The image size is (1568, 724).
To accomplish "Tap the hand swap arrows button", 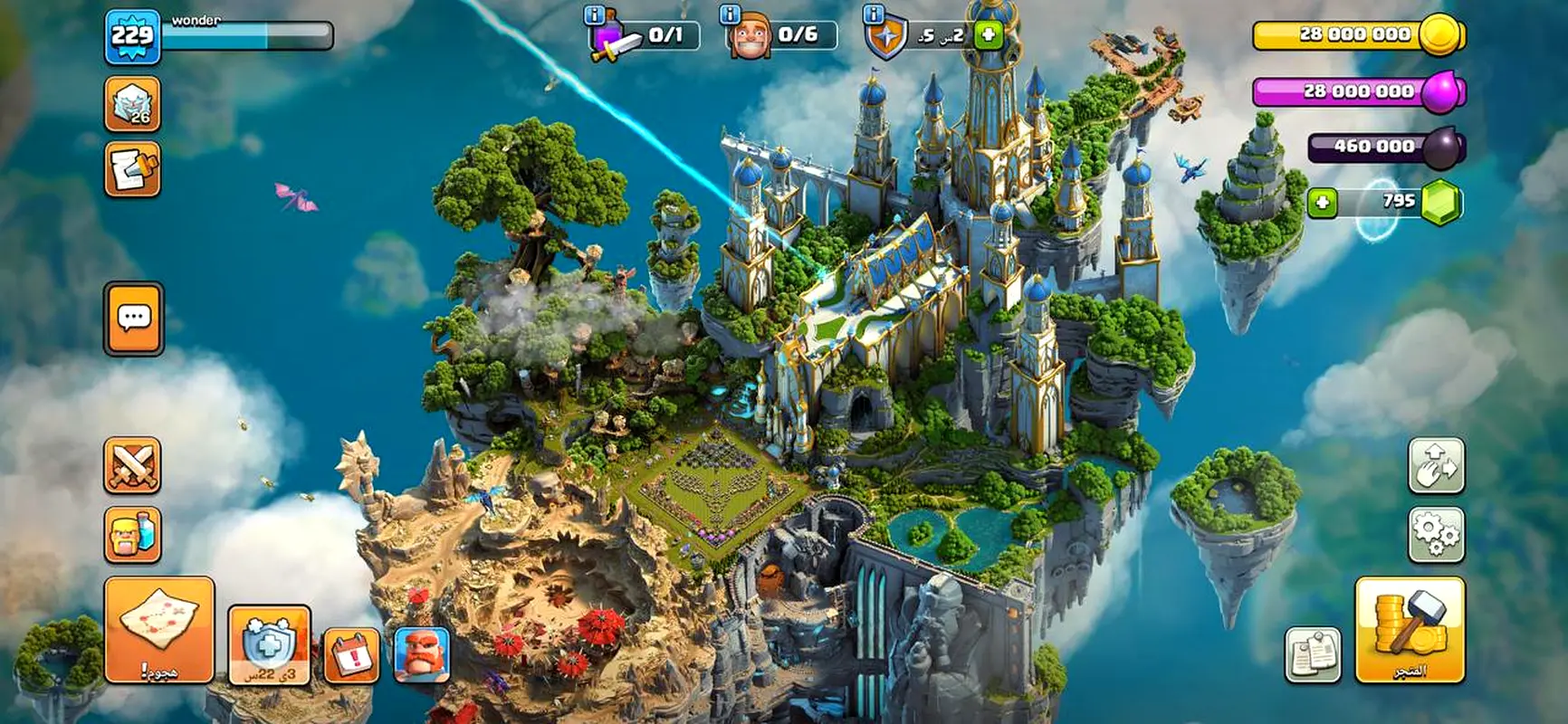I will (1436, 465).
